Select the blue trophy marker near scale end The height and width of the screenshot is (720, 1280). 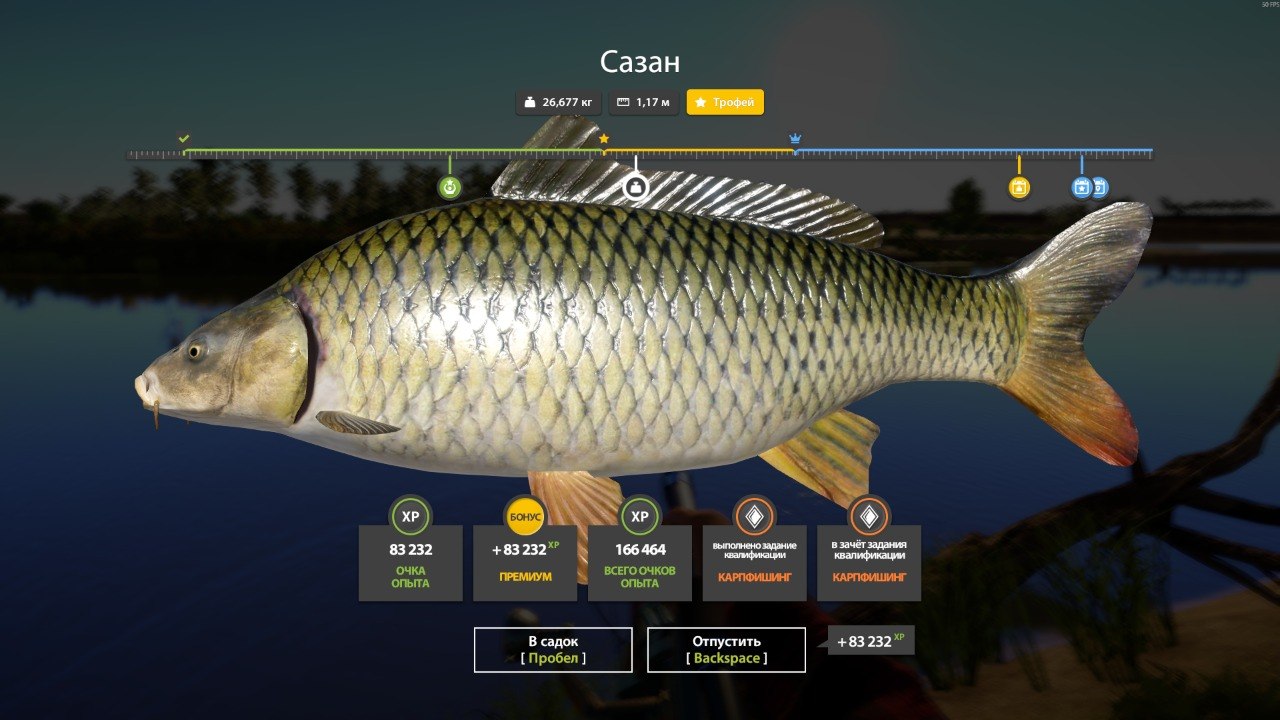point(1081,185)
